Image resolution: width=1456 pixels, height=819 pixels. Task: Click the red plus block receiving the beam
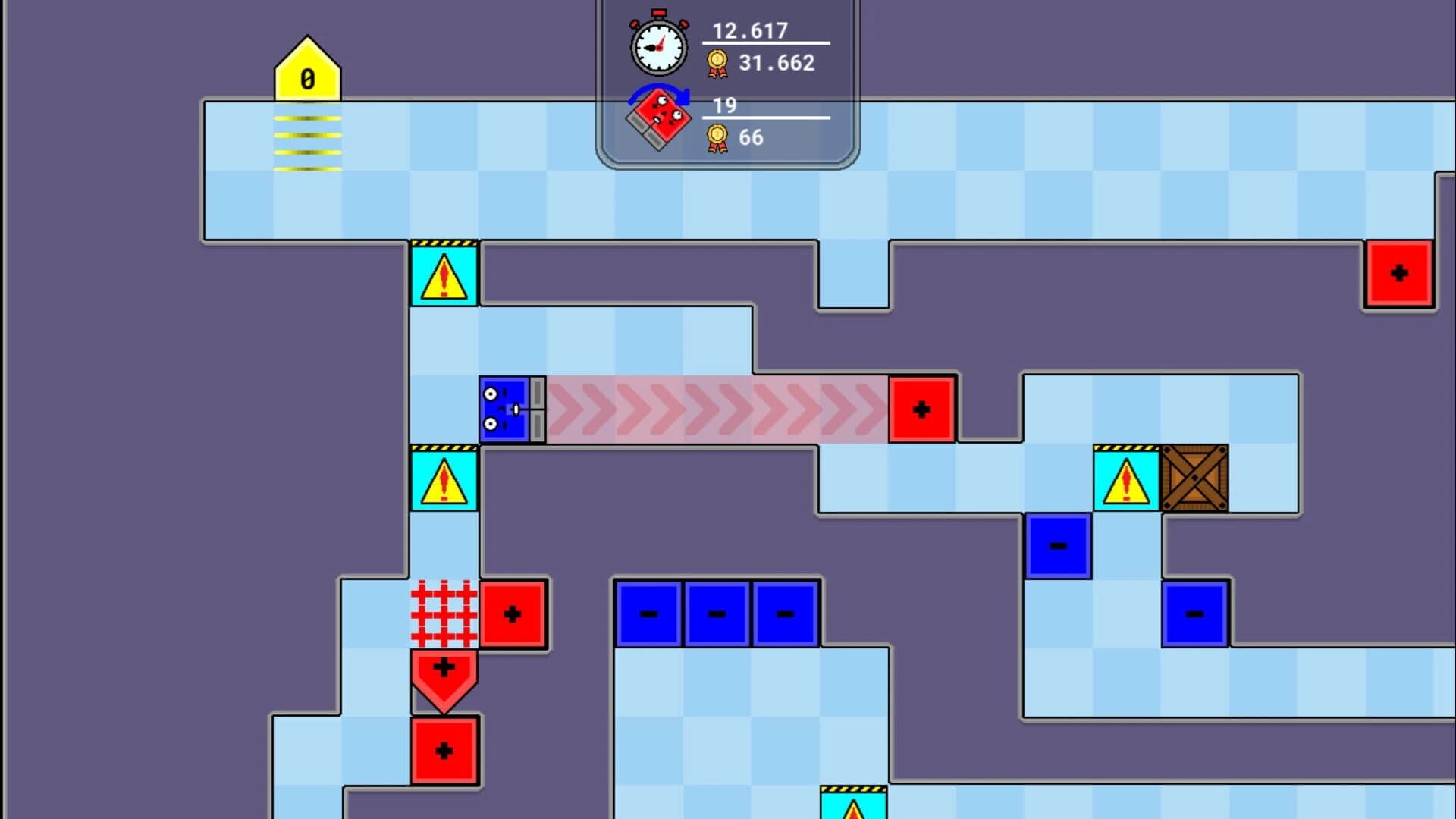tap(921, 409)
